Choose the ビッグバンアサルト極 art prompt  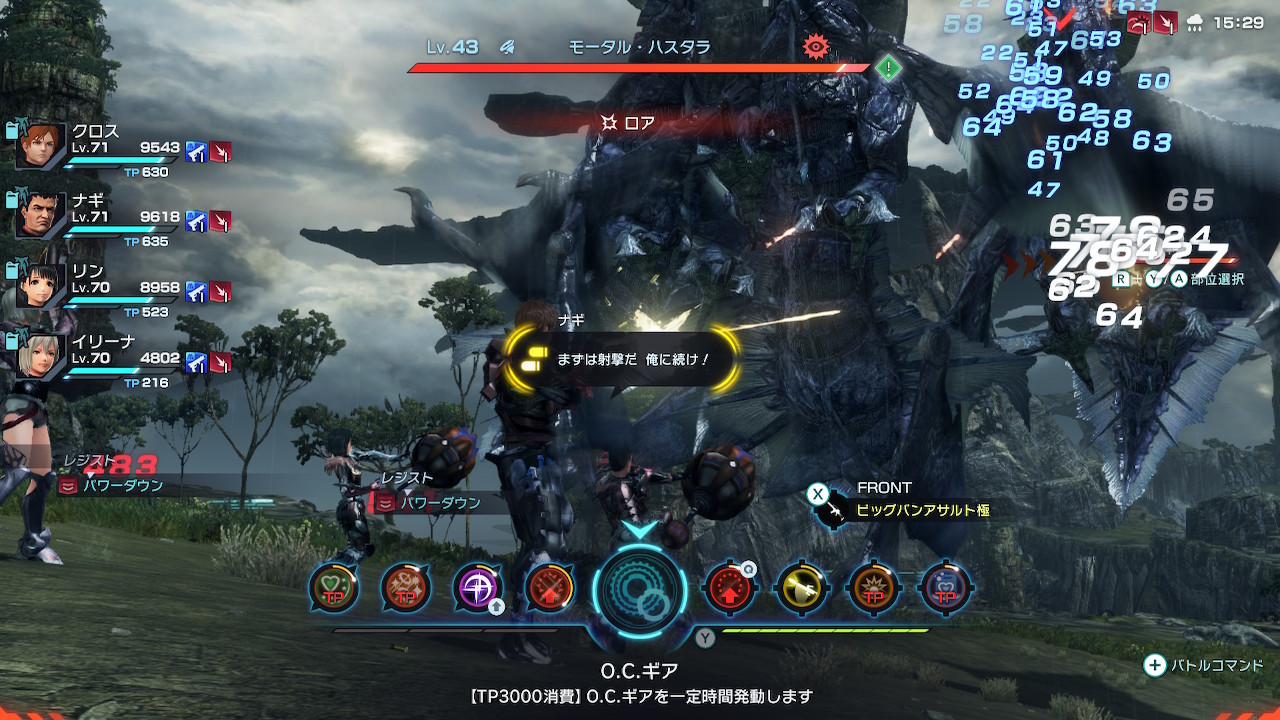click(921, 510)
